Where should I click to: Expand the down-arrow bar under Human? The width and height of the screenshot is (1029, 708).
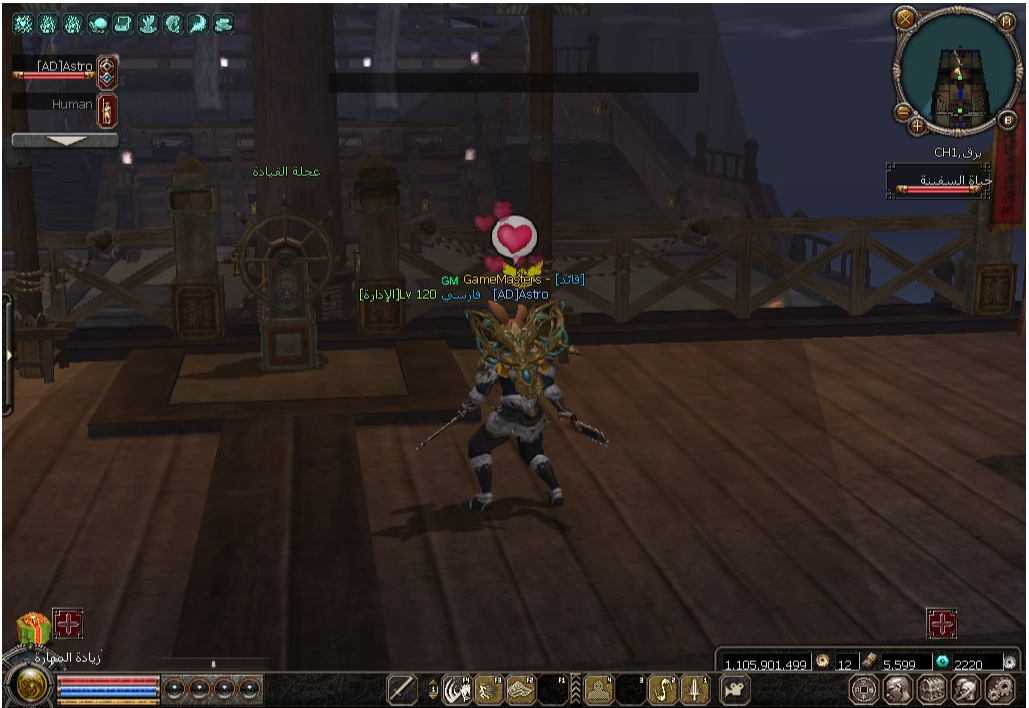(x=66, y=141)
